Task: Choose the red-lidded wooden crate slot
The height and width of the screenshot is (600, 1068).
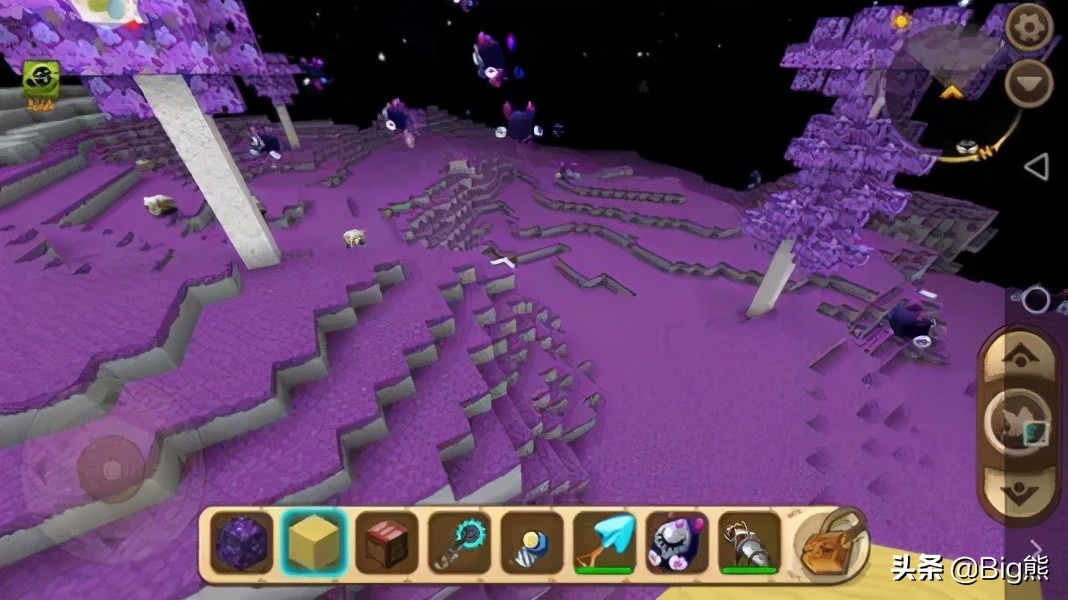Action: point(387,544)
